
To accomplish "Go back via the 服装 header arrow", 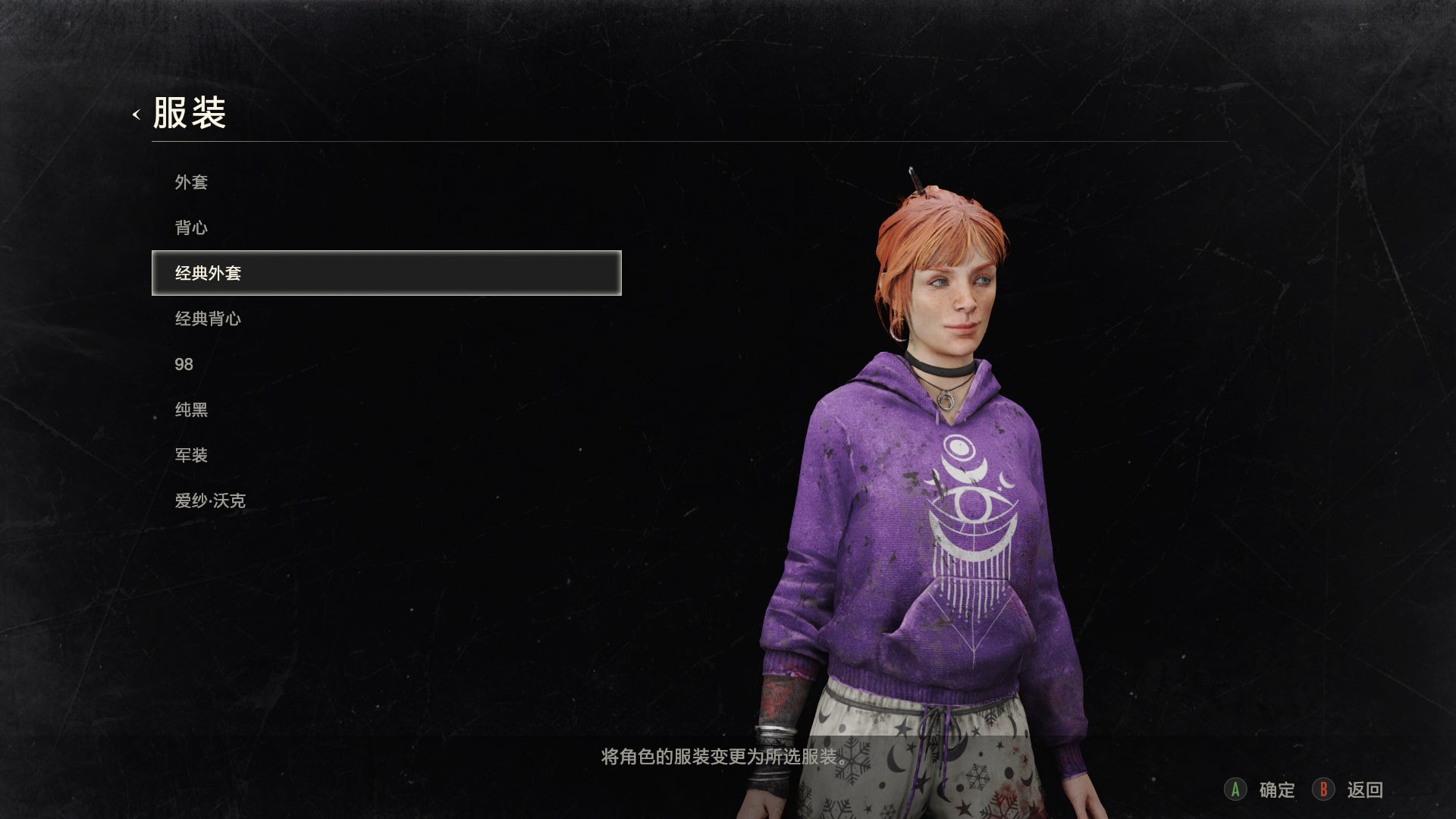I will tap(136, 115).
